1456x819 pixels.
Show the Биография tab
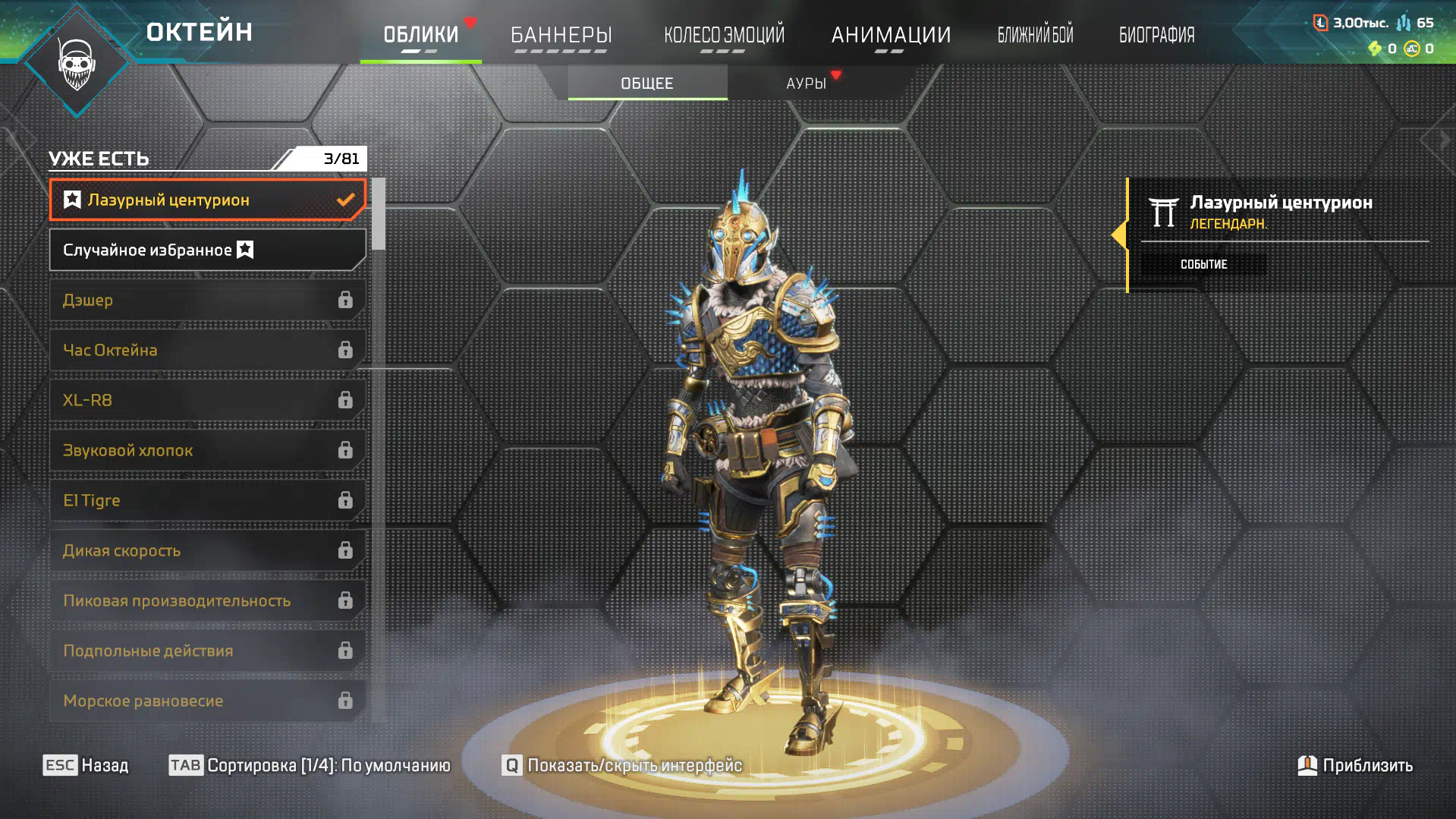(x=1156, y=35)
